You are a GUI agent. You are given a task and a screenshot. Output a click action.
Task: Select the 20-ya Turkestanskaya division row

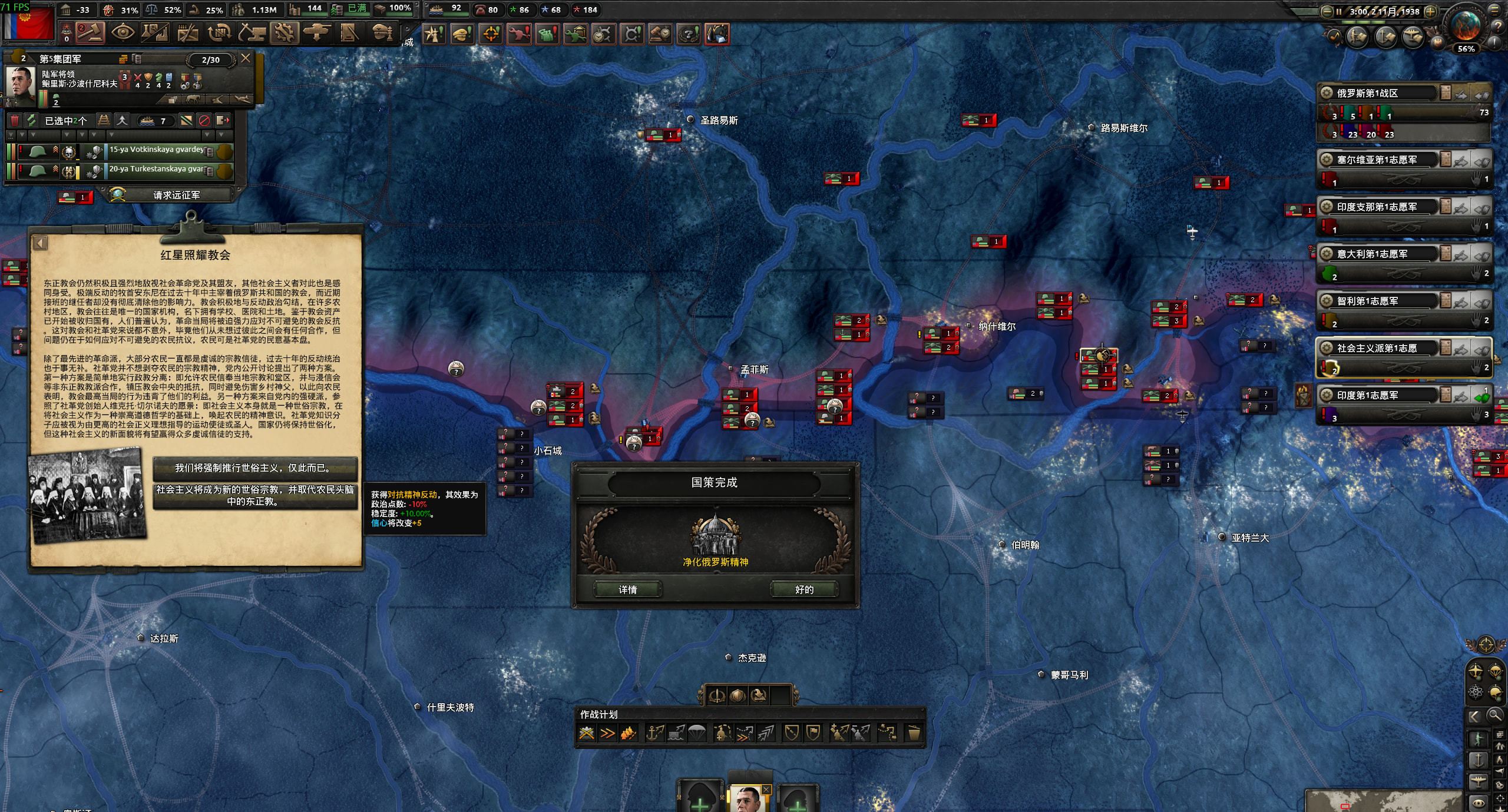pos(156,170)
